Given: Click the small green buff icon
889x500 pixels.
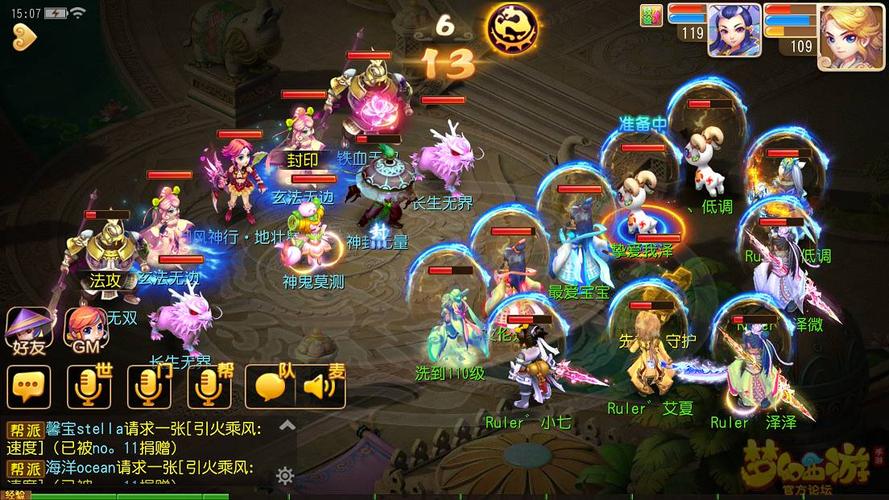Looking at the screenshot, I should pos(651,14).
